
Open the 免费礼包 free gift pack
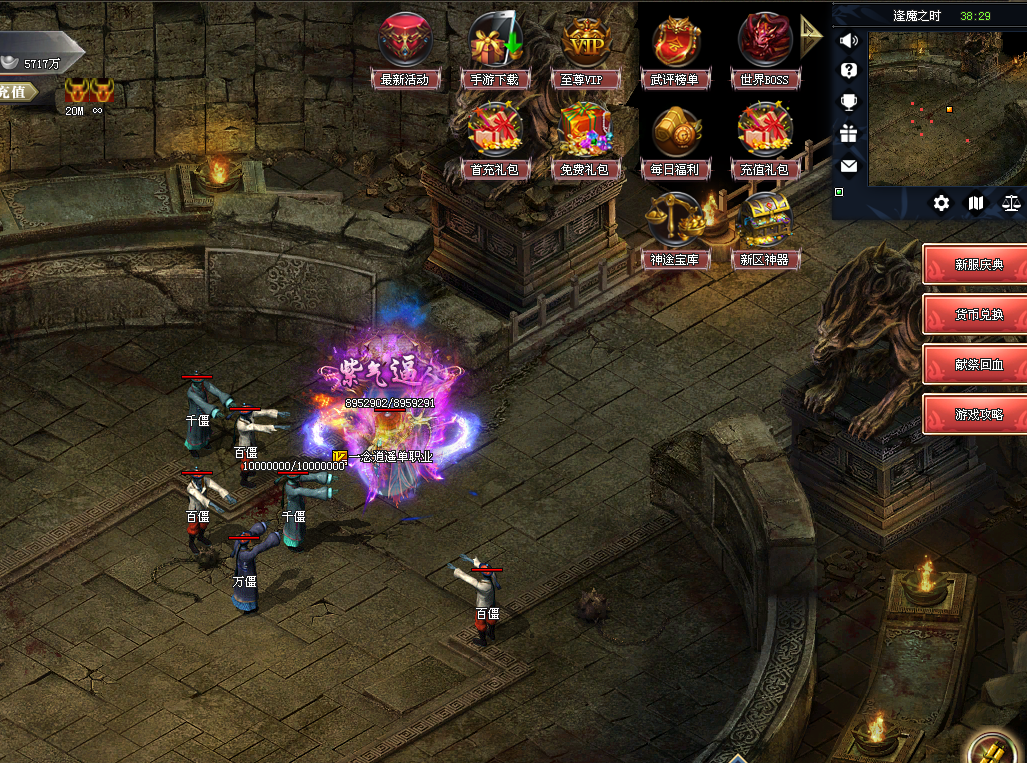point(586,132)
